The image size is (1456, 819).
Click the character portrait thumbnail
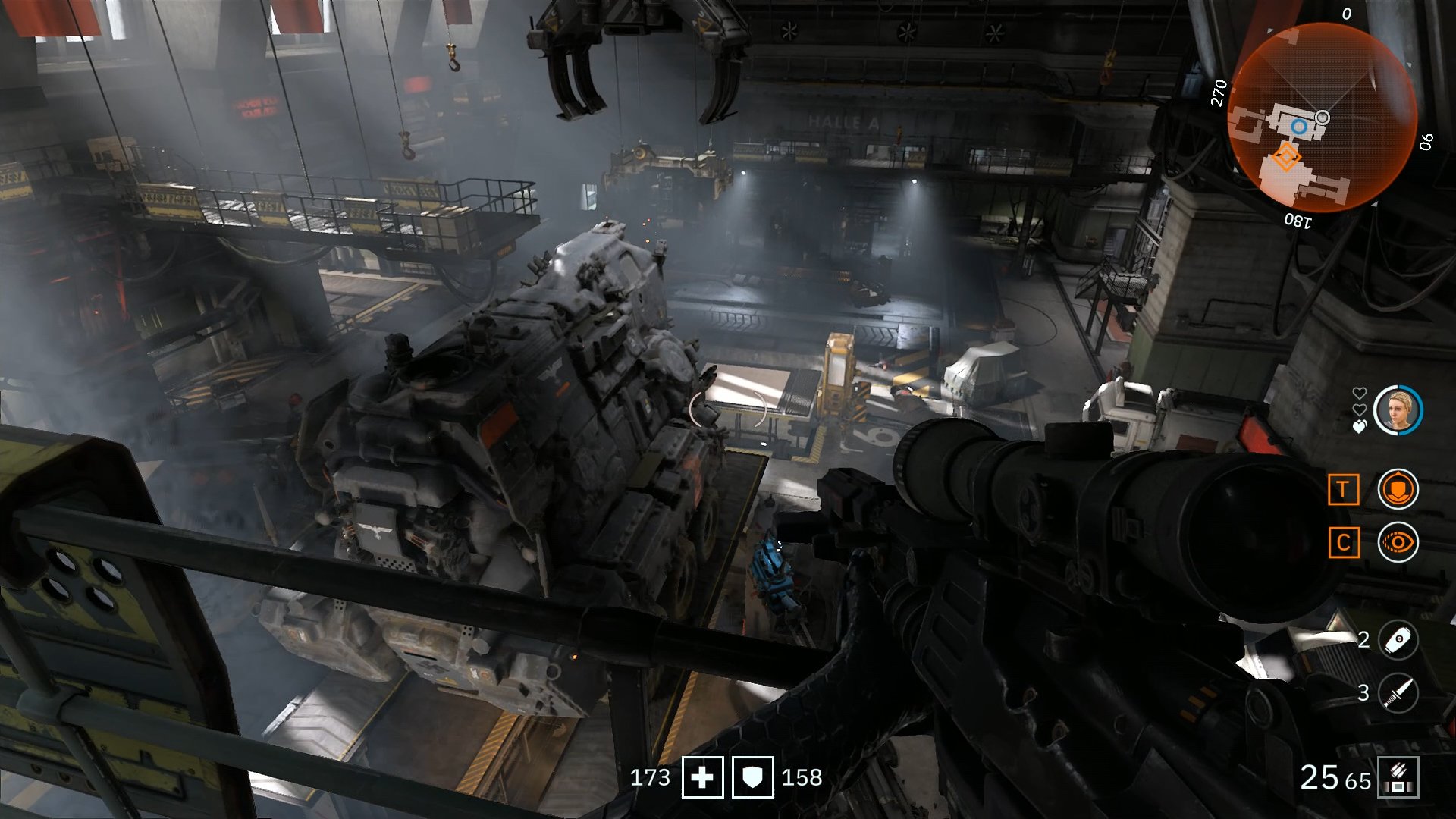tap(1398, 409)
